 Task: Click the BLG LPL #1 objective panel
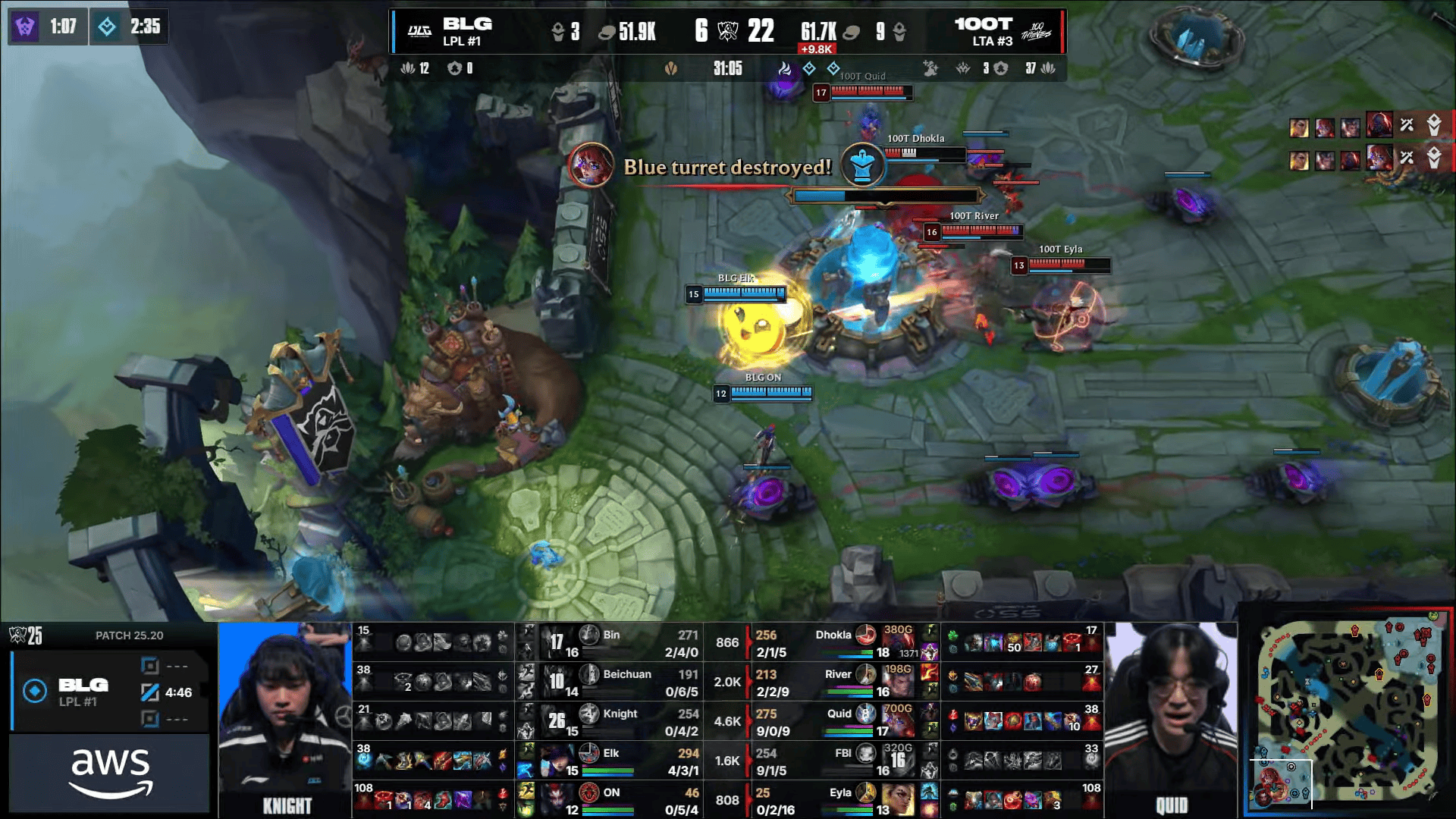pyautogui.click(x=111, y=692)
